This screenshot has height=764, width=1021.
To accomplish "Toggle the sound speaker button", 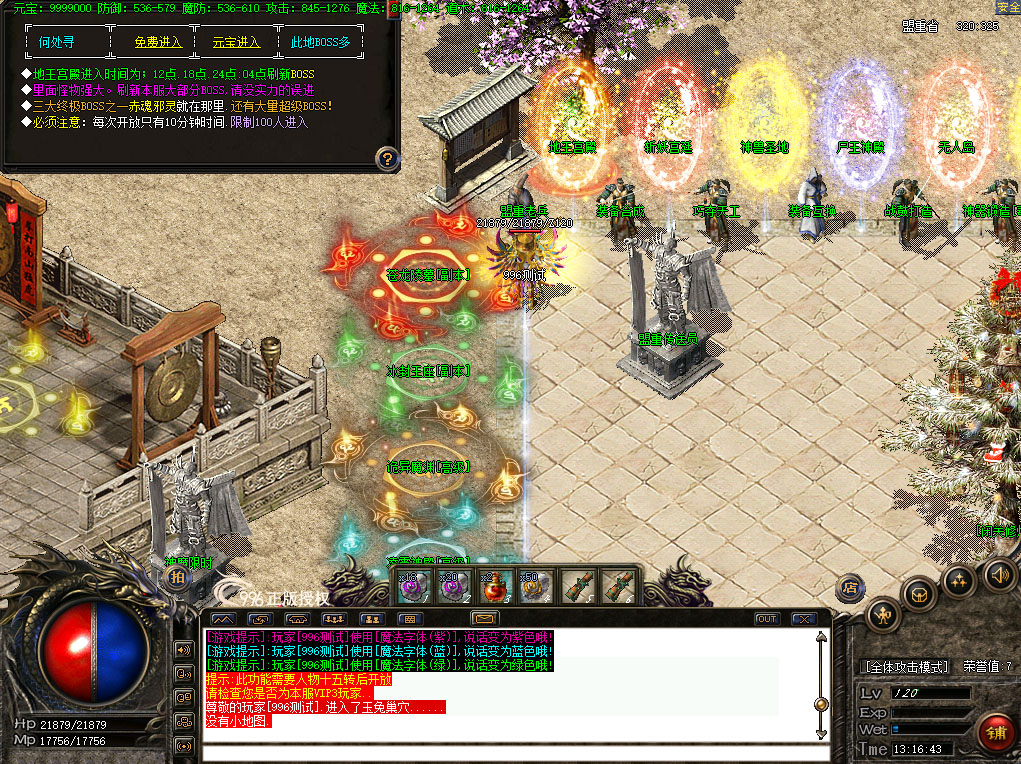I will coord(1000,574).
